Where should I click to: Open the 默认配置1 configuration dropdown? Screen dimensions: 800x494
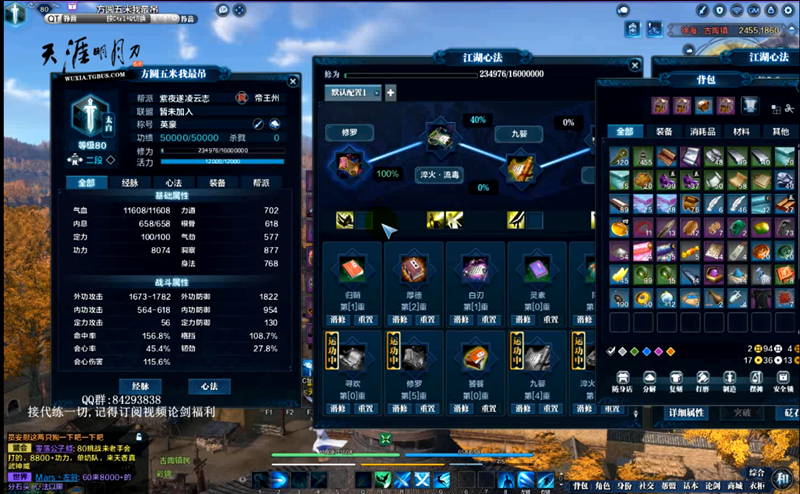click(354, 93)
